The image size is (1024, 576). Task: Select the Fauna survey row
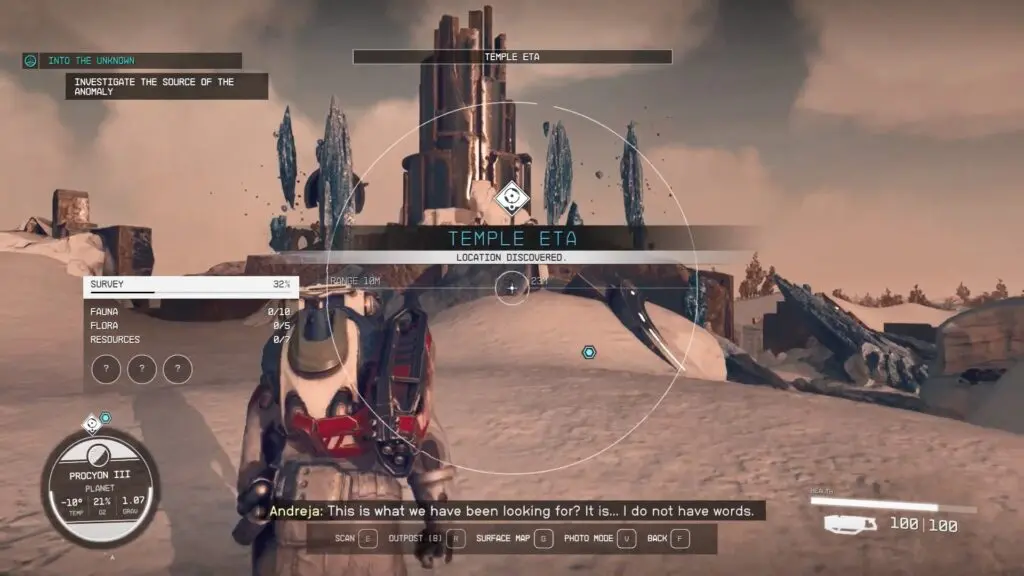click(x=192, y=312)
